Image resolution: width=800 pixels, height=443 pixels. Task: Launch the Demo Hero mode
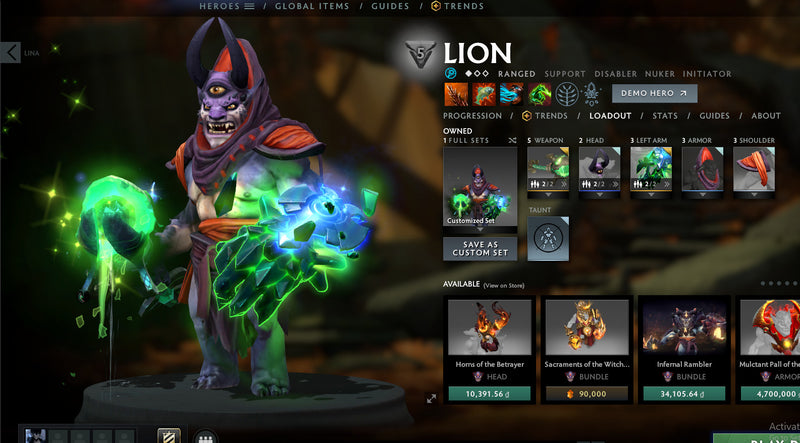point(655,93)
